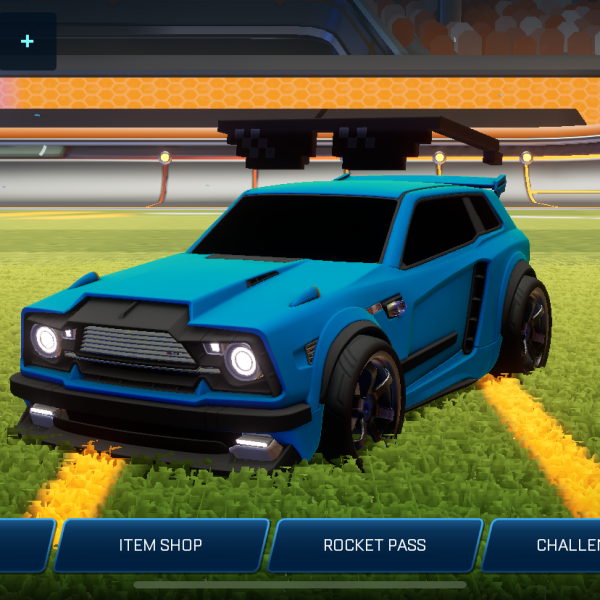Open the Item Shop
600x600 pixels.
pyautogui.click(x=160, y=545)
